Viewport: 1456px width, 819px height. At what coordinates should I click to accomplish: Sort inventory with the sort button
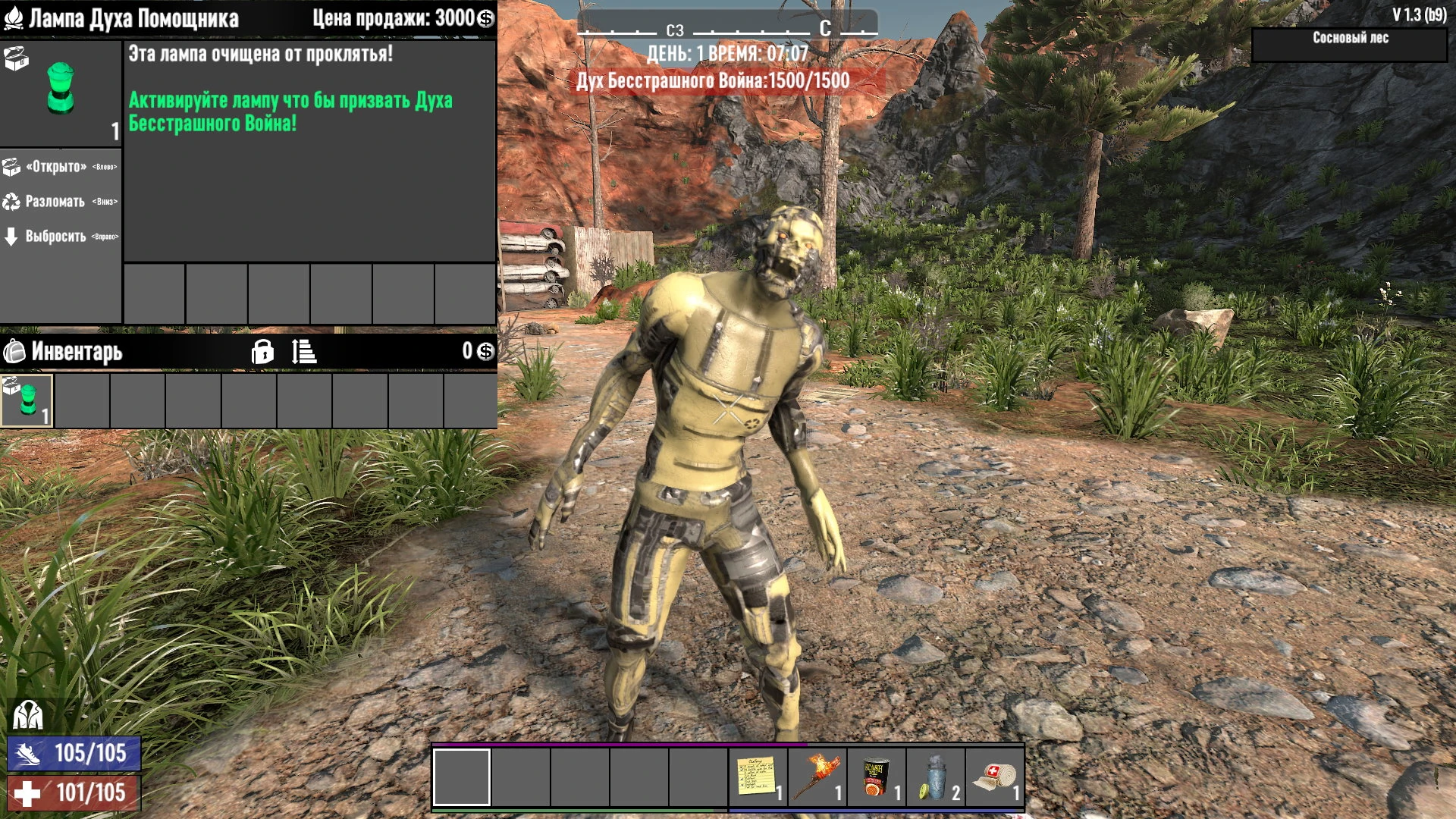(304, 352)
